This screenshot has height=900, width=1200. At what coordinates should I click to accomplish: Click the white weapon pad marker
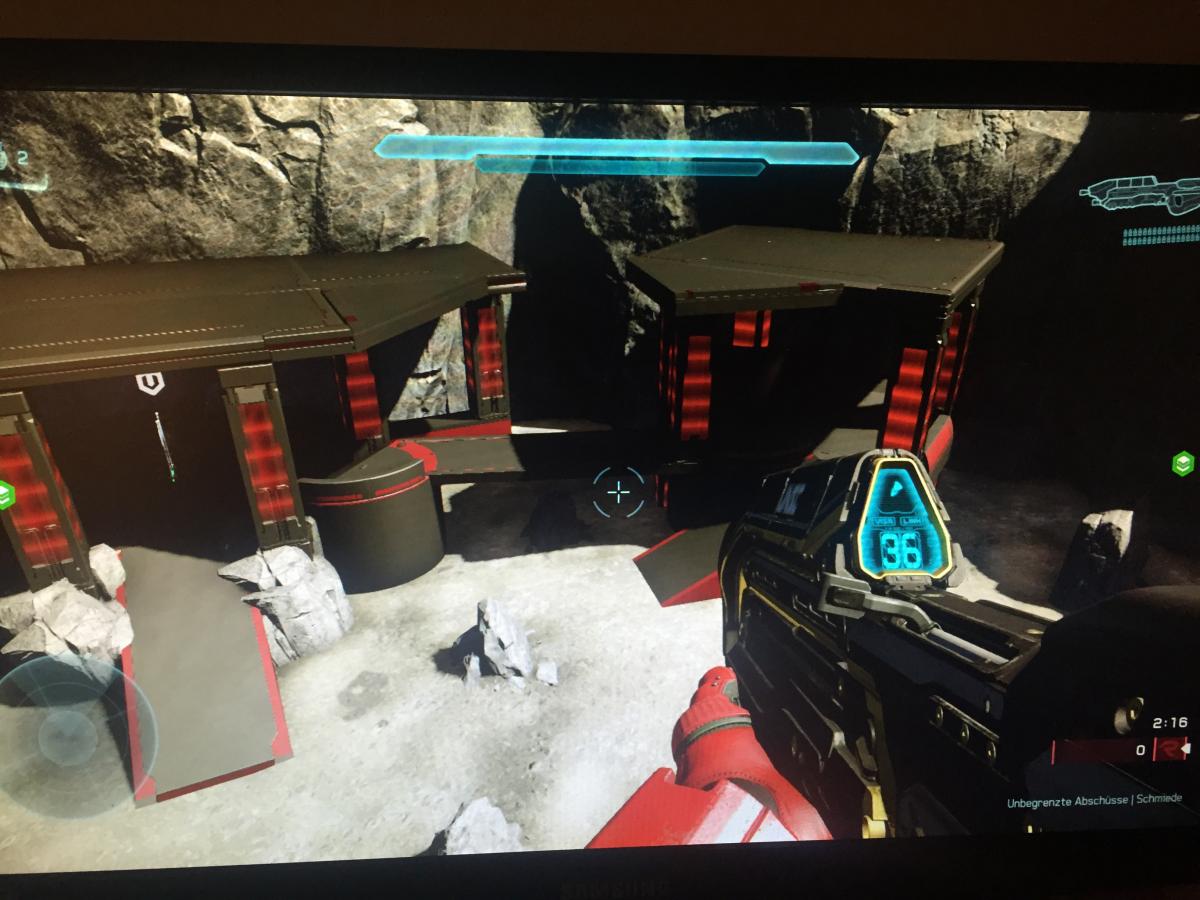coord(150,383)
